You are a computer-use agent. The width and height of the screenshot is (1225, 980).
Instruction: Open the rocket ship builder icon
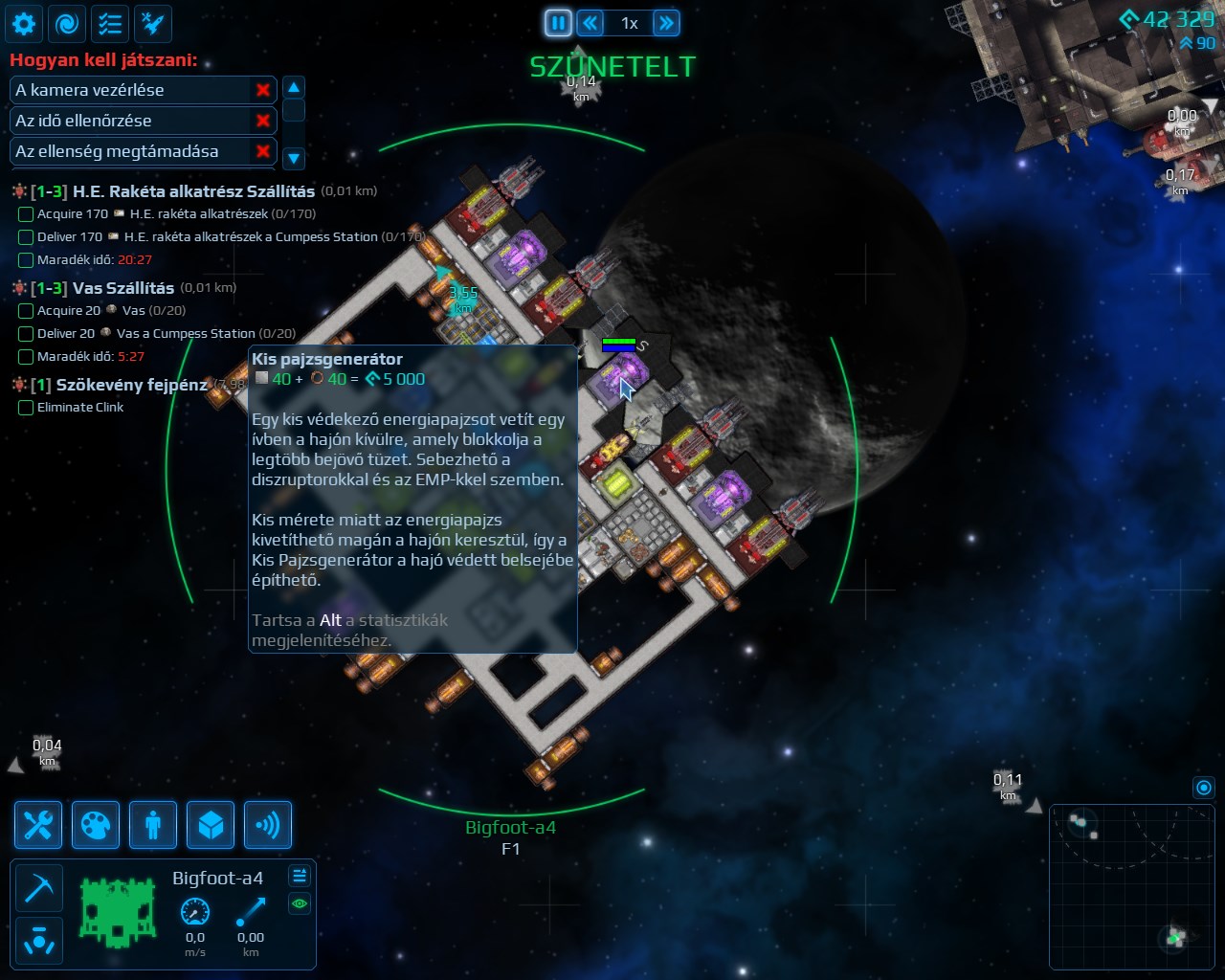(x=153, y=23)
